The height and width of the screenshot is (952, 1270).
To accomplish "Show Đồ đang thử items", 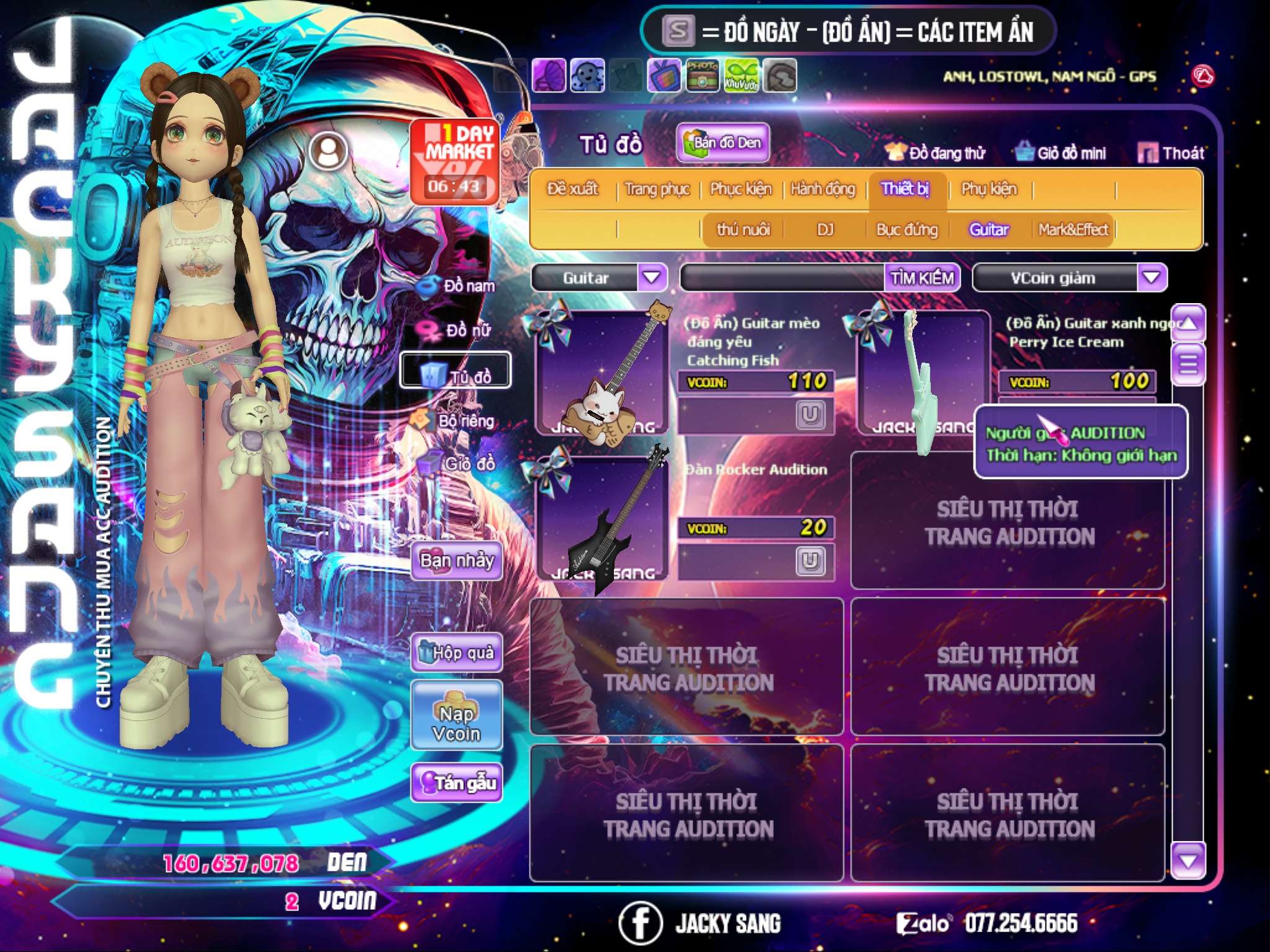I will (x=935, y=153).
